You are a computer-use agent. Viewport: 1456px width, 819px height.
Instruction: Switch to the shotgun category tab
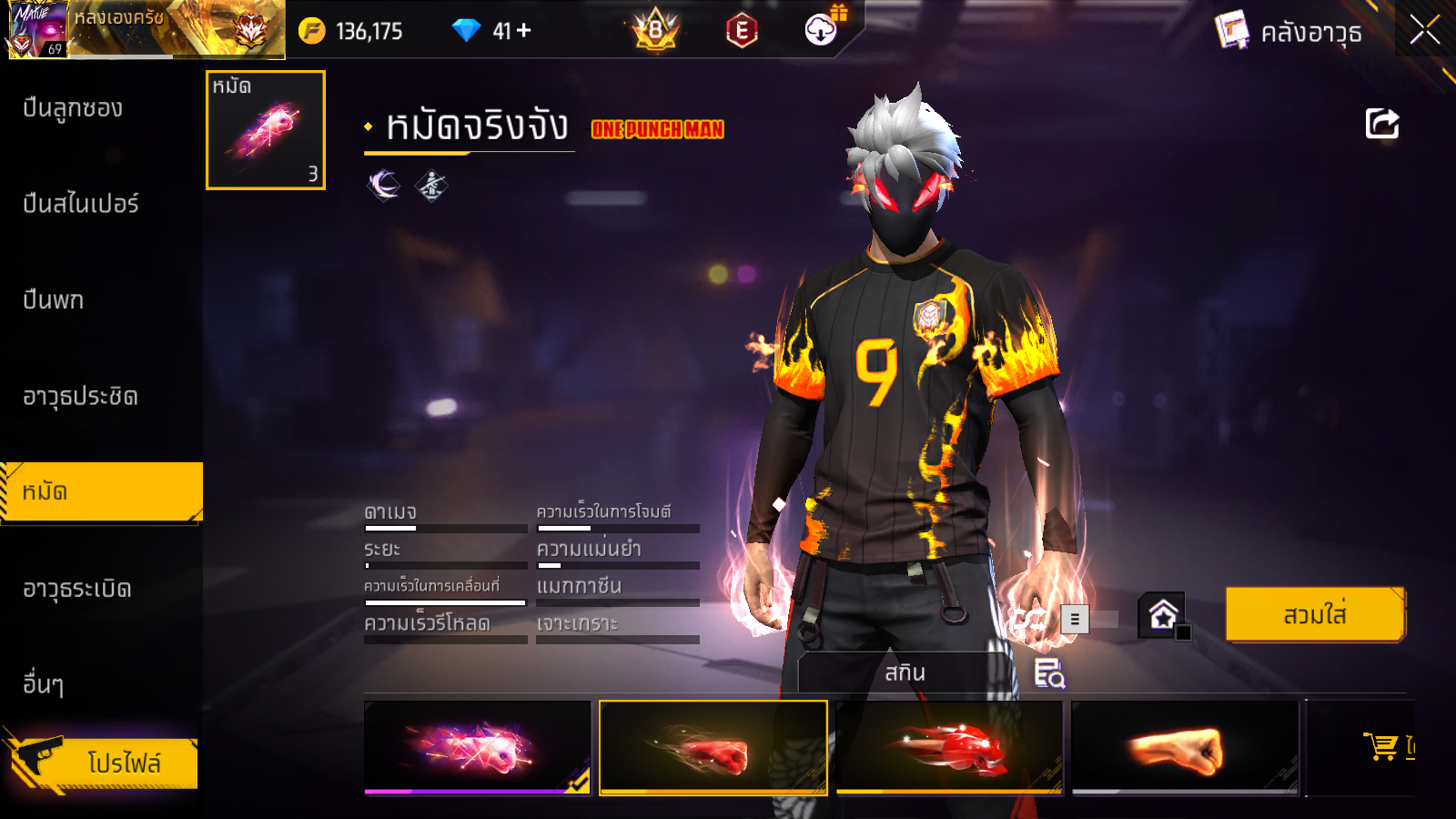pyautogui.click(x=73, y=108)
